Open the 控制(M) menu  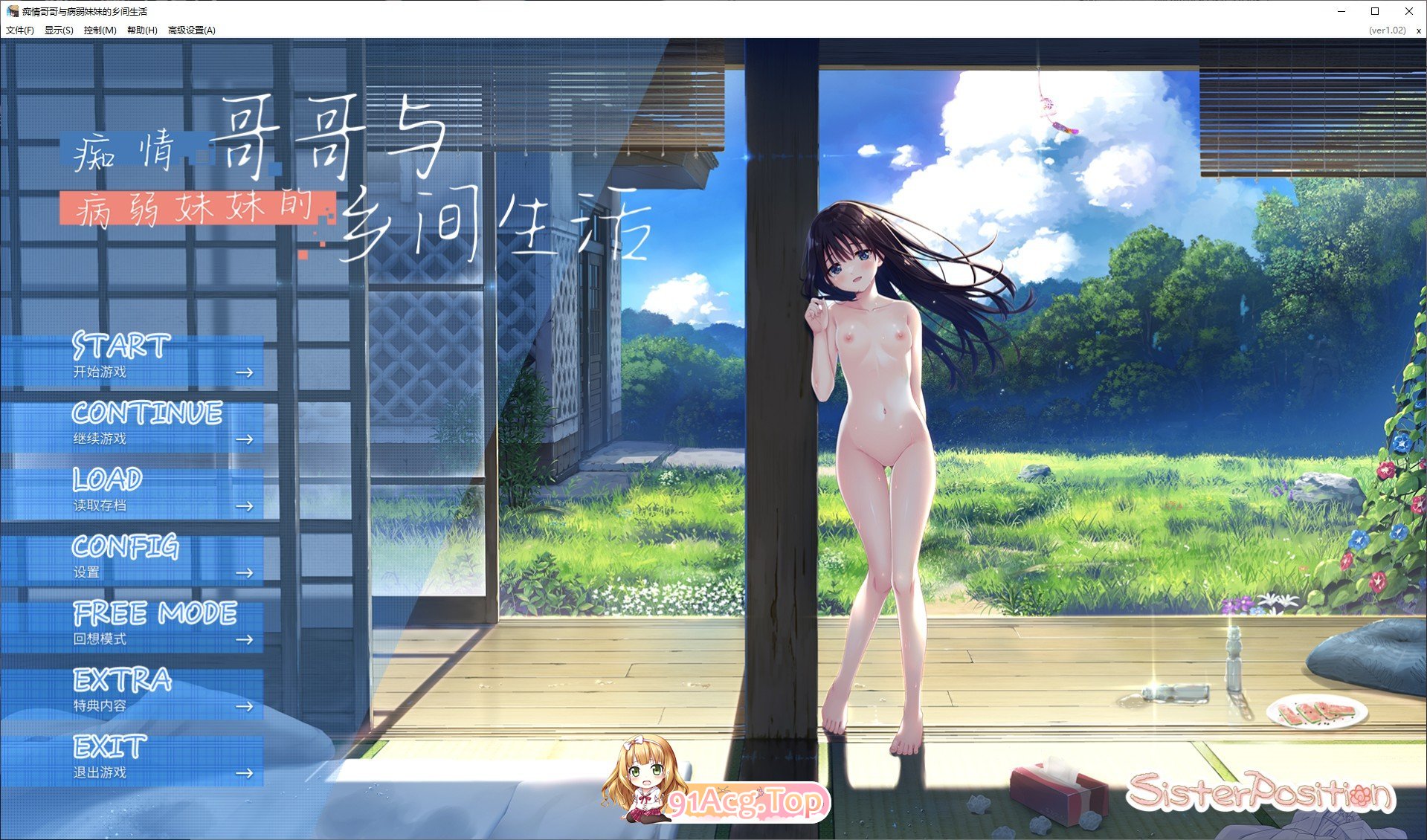pyautogui.click(x=99, y=30)
